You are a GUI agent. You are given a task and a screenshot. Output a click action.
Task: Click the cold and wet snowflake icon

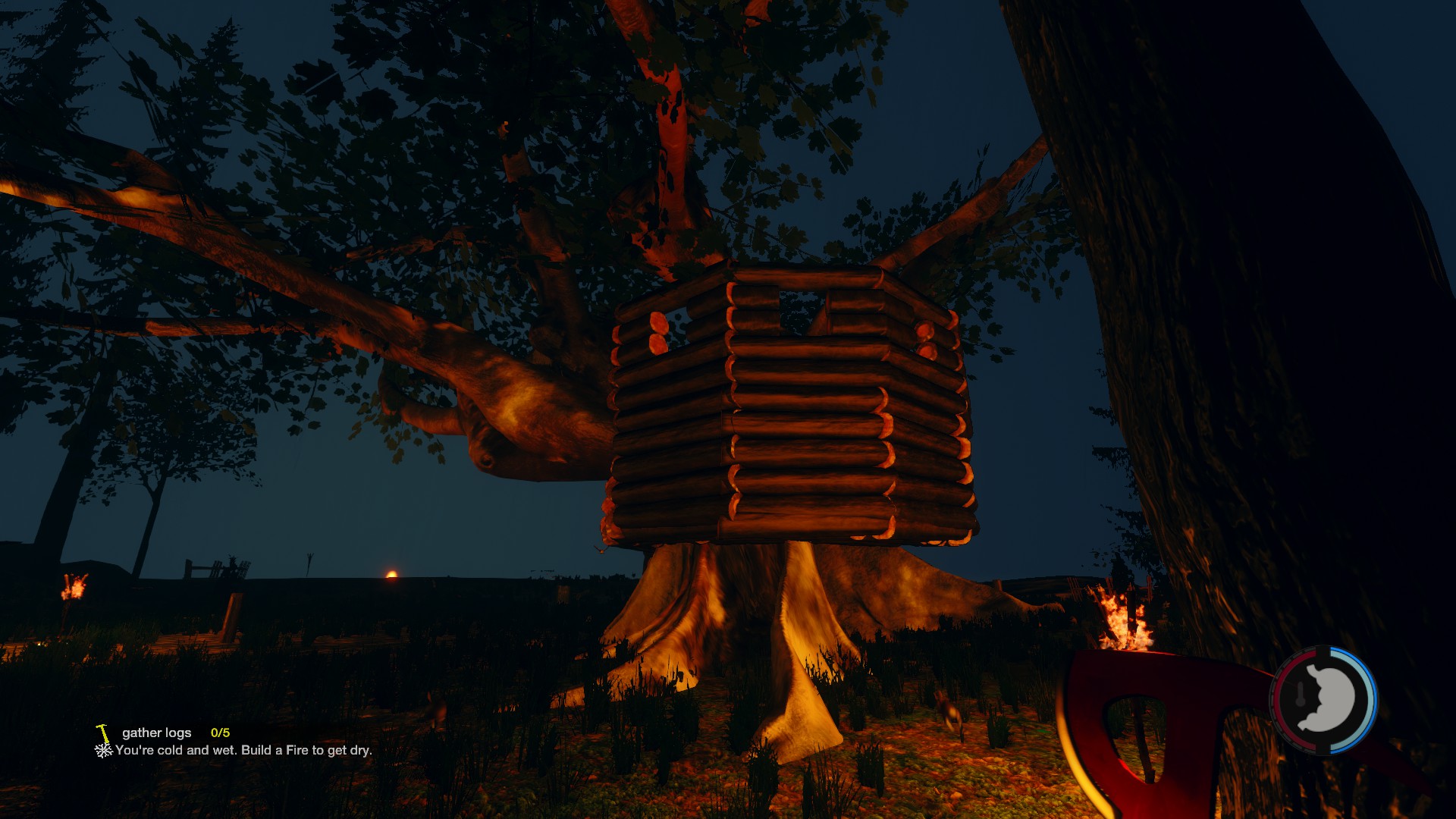(103, 751)
